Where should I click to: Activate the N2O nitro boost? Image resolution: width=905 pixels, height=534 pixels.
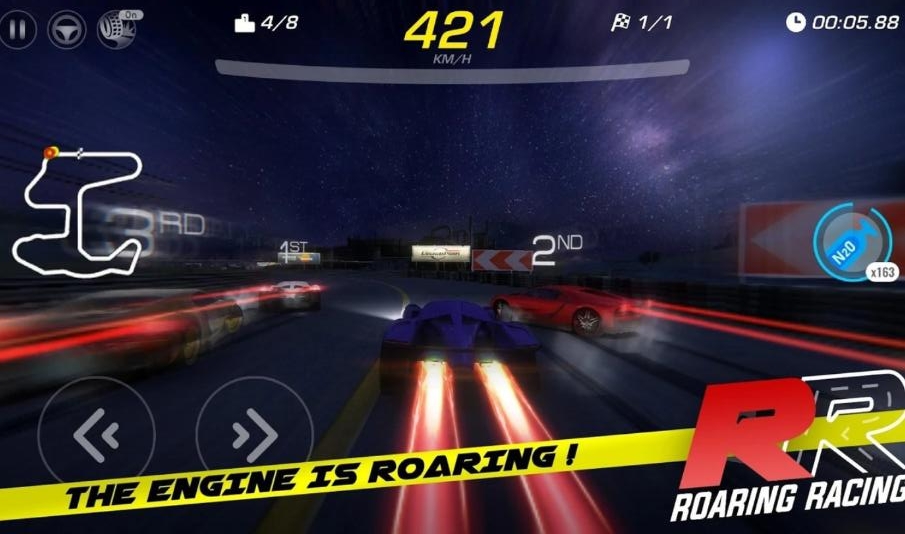[851, 243]
